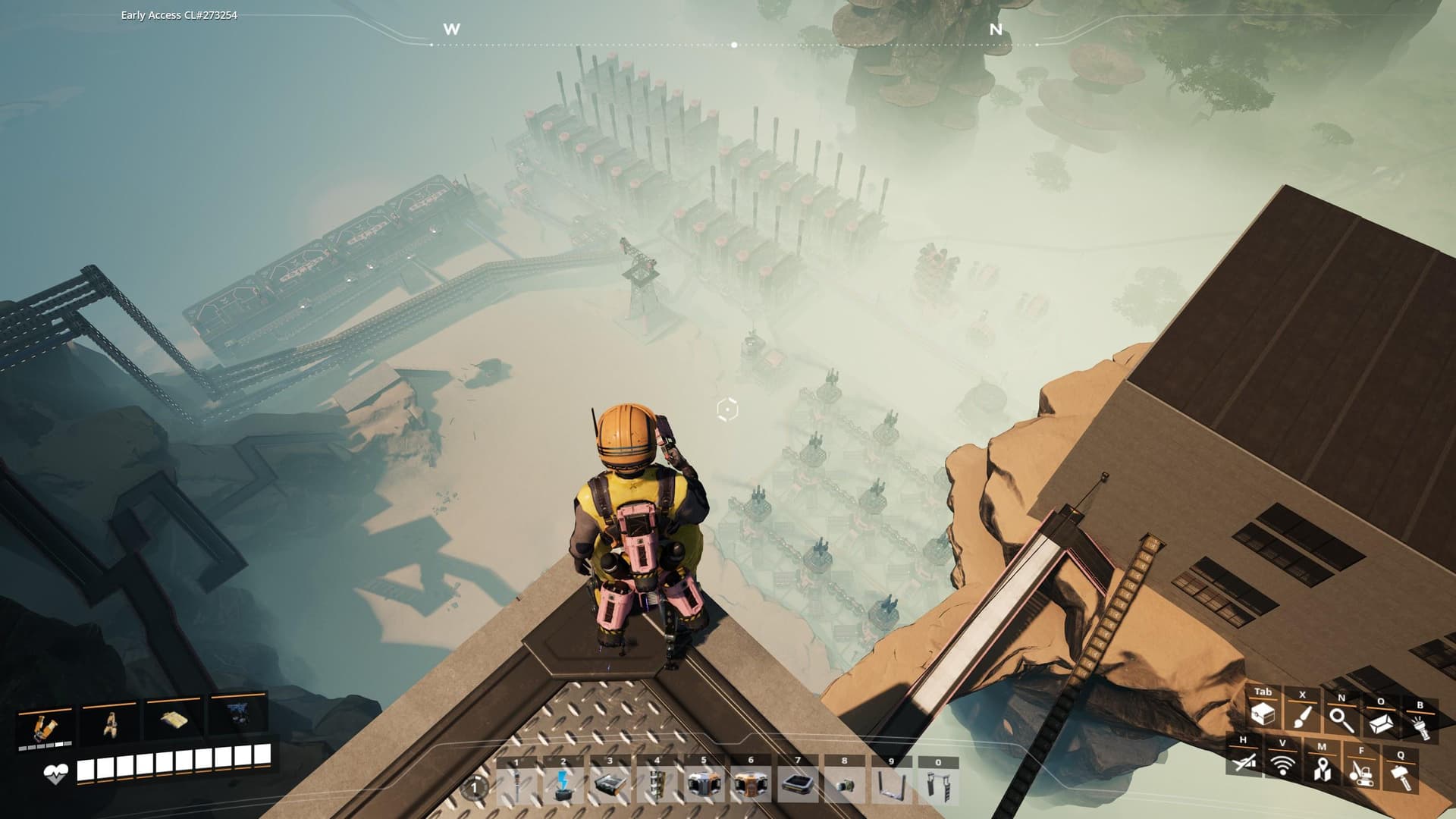Open the codex envelope icon
This screenshot has width=1456, height=819.
click(x=1381, y=723)
